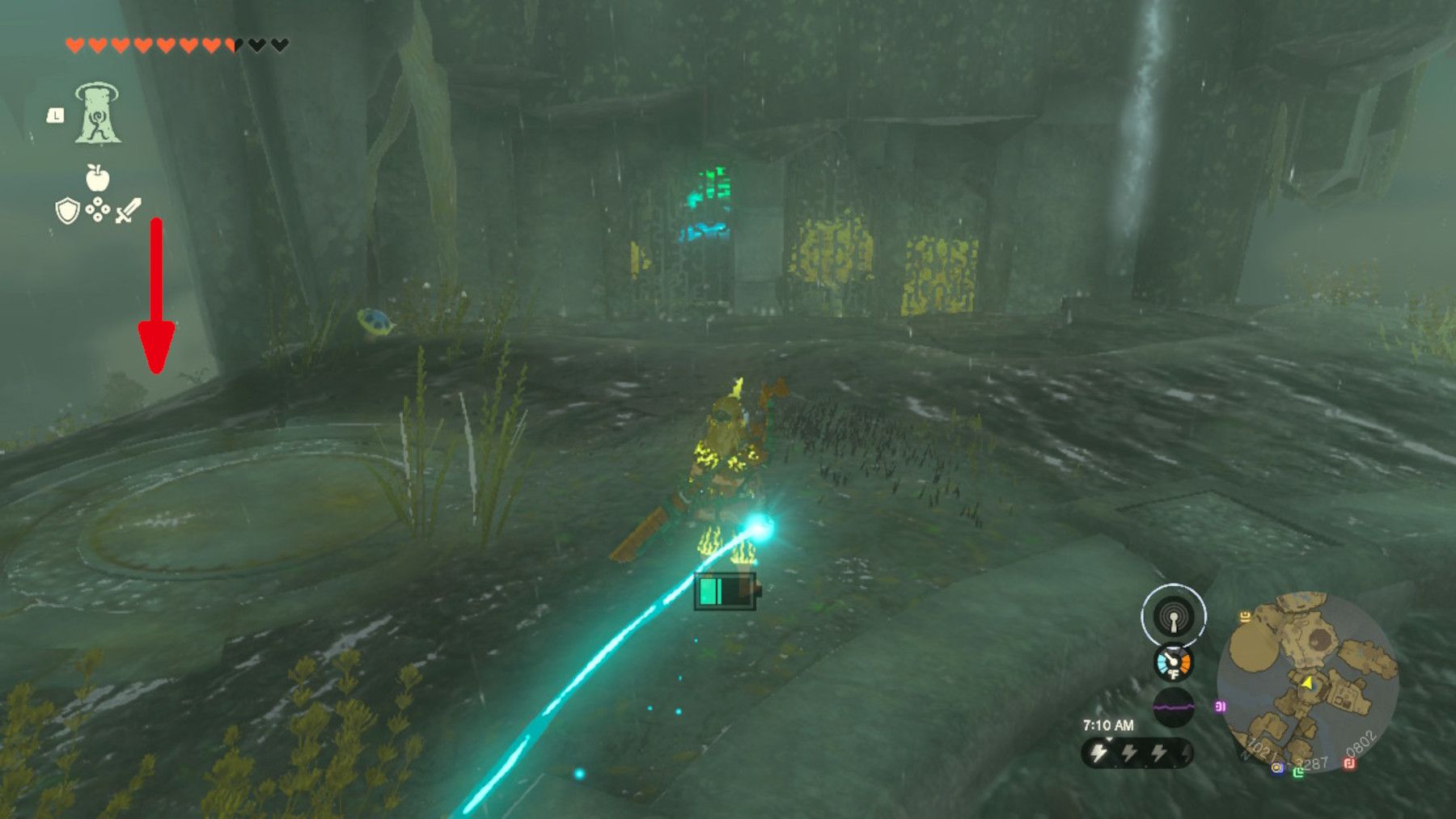Click the temperature gauge dial
Screen dimensions: 1456x819
point(1173,664)
